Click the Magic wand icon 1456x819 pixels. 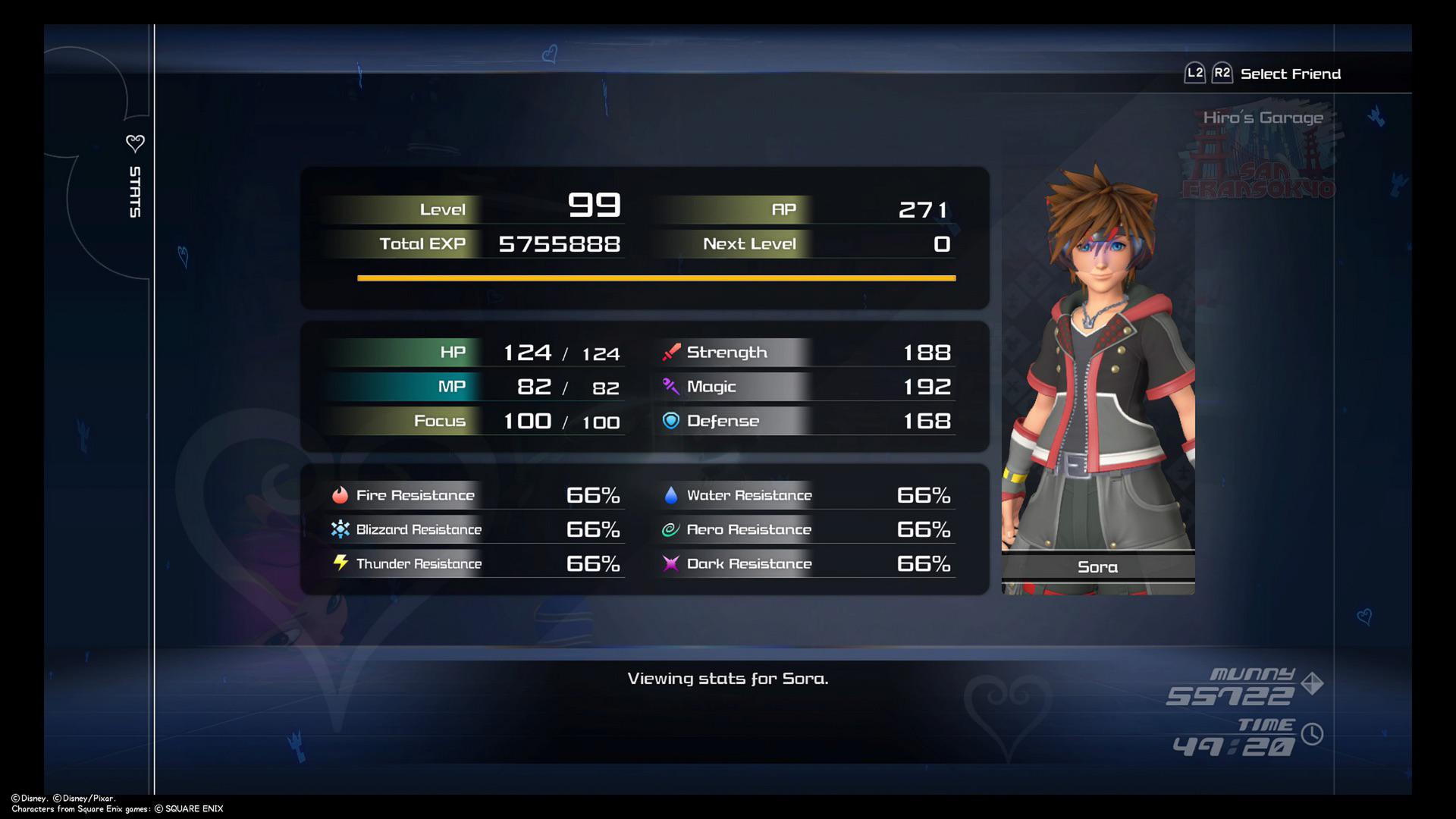point(670,386)
